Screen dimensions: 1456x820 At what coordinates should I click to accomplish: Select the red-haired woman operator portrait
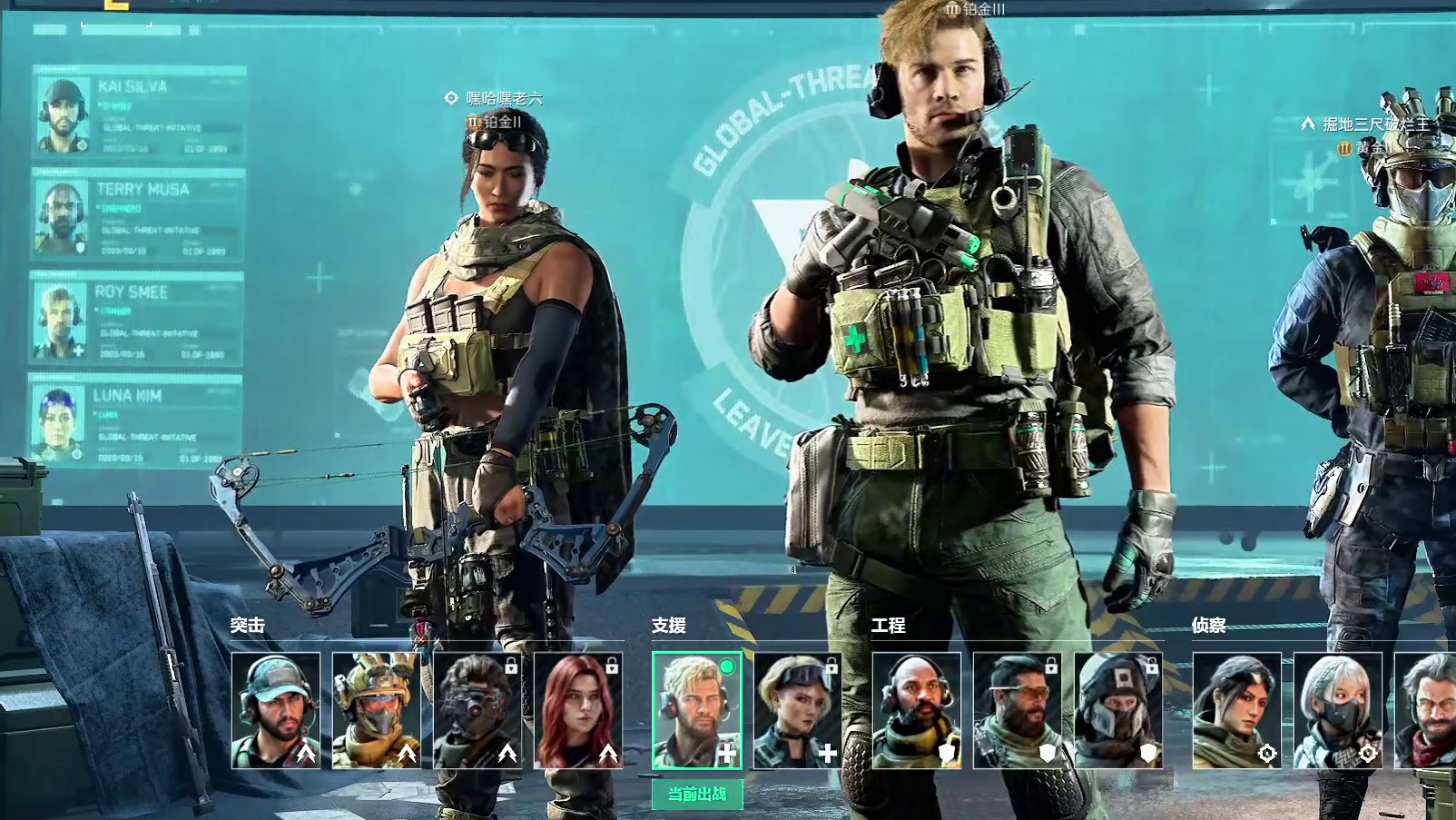pyautogui.click(x=578, y=710)
